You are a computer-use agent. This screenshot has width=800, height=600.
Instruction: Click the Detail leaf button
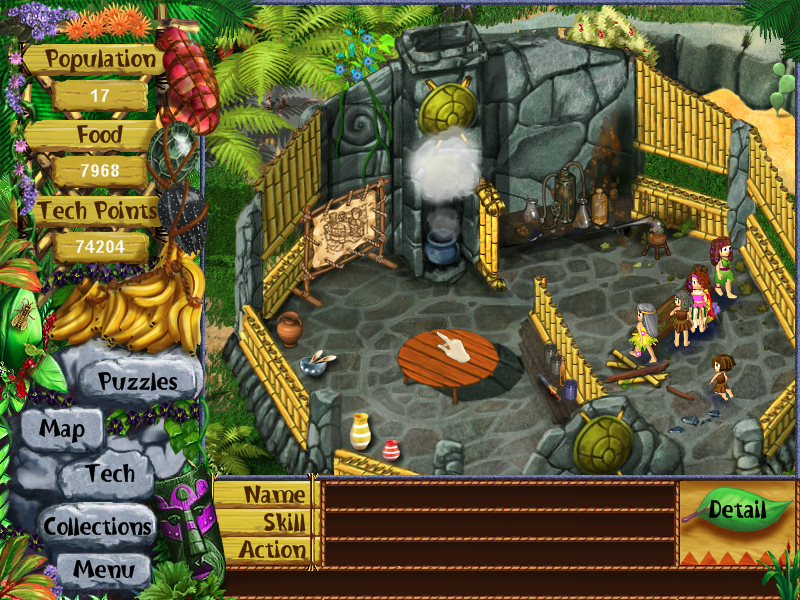(x=737, y=509)
